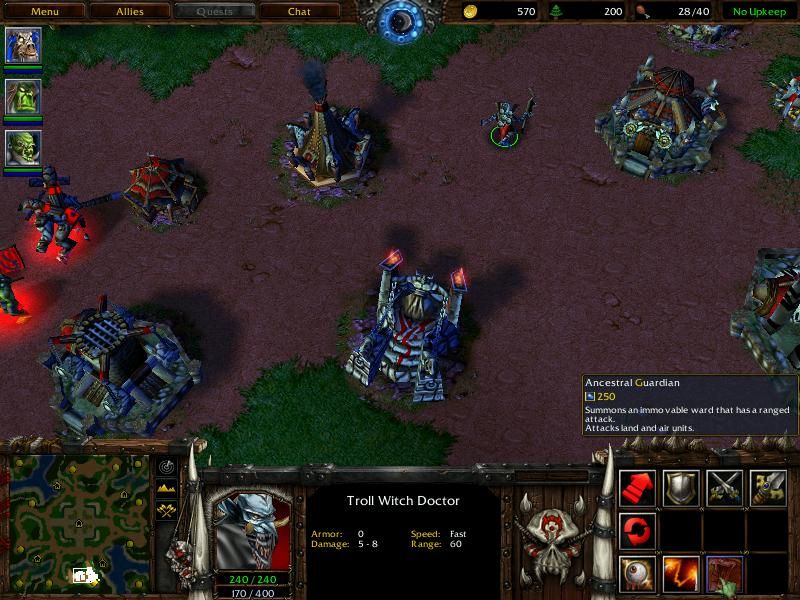Select the Attack command sword icon
Viewport: 800px width, 600px height.
coord(767,487)
